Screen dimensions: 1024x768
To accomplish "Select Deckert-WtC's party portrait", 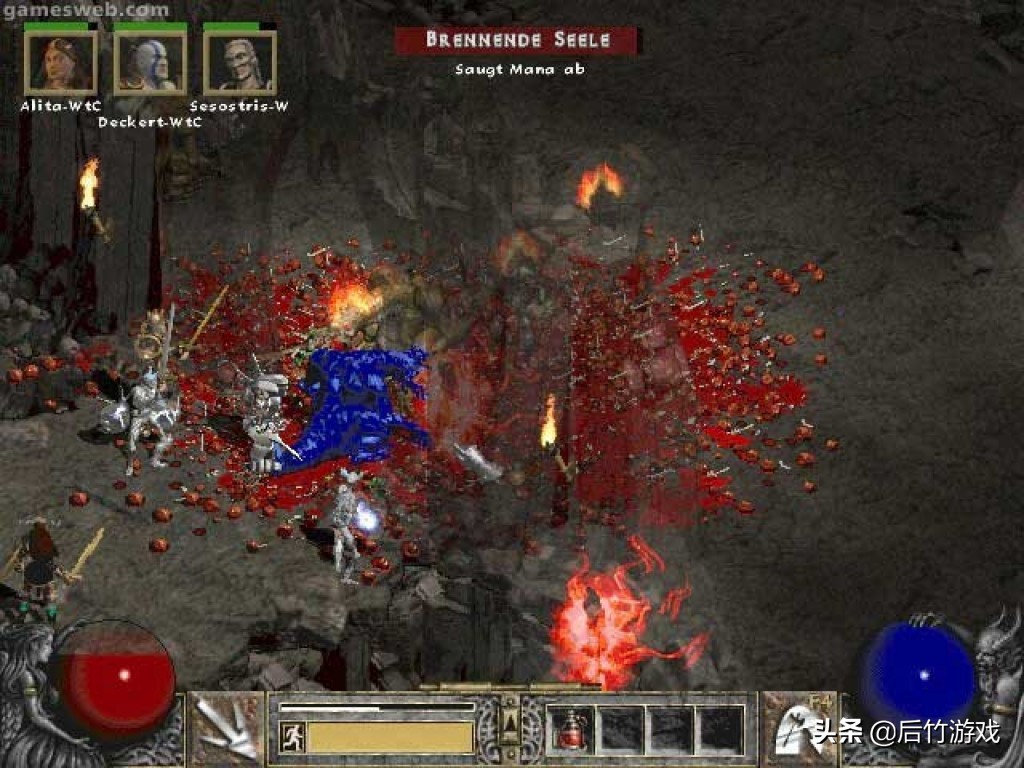I will tap(150, 62).
